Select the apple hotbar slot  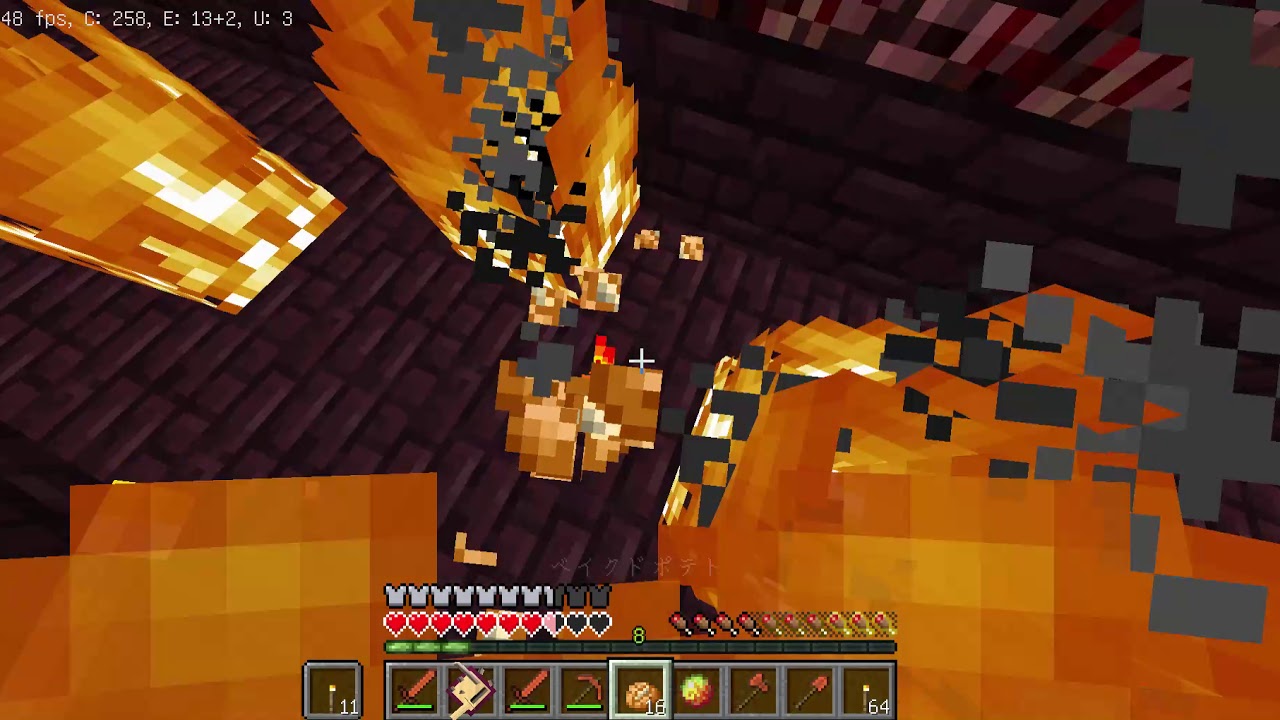[697, 691]
